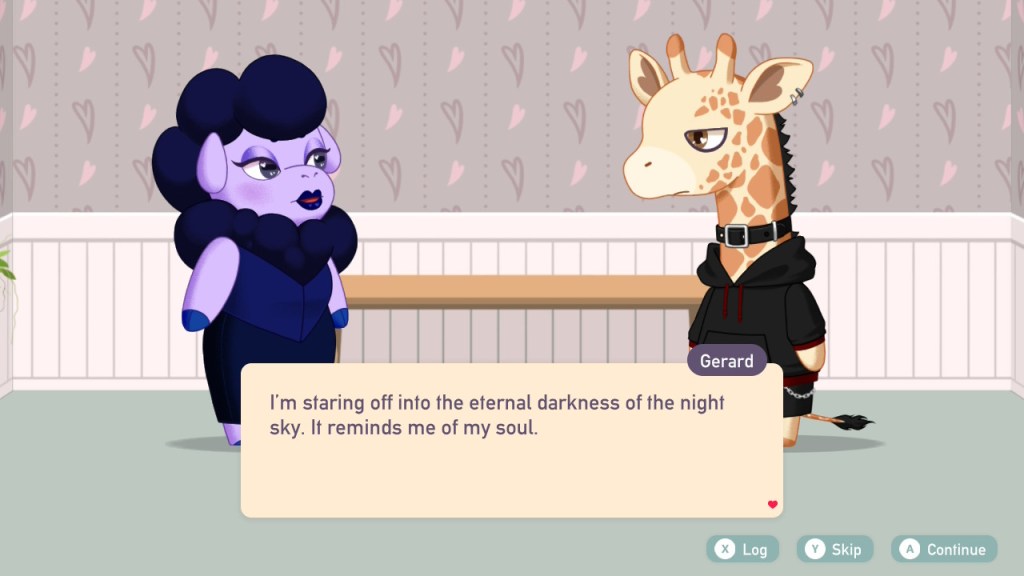Image resolution: width=1024 pixels, height=576 pixels.
Task: Click the red heart advance indicator
Action: tap(772, 505)
